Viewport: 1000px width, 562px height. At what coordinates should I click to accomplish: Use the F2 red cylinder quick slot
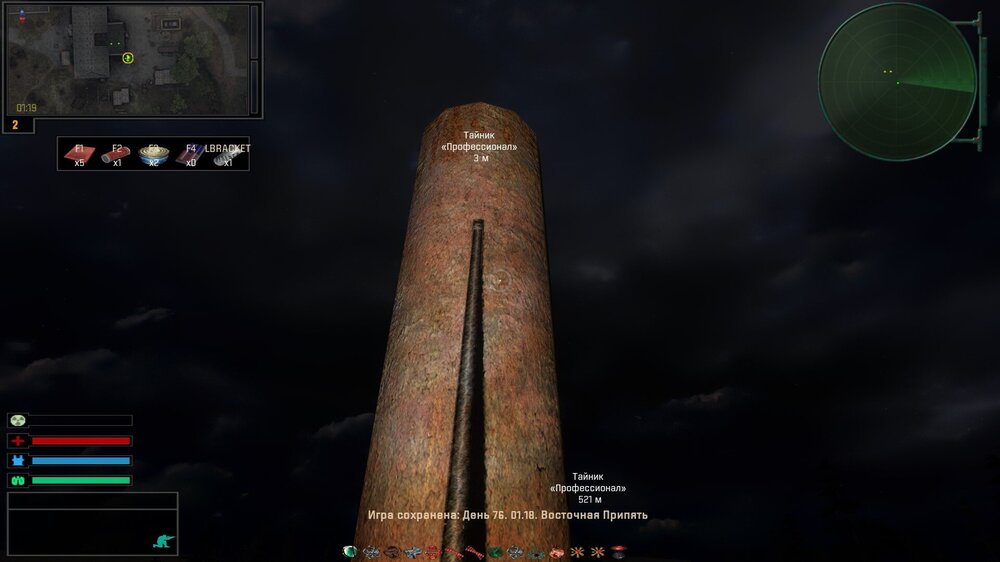[116, 155]
